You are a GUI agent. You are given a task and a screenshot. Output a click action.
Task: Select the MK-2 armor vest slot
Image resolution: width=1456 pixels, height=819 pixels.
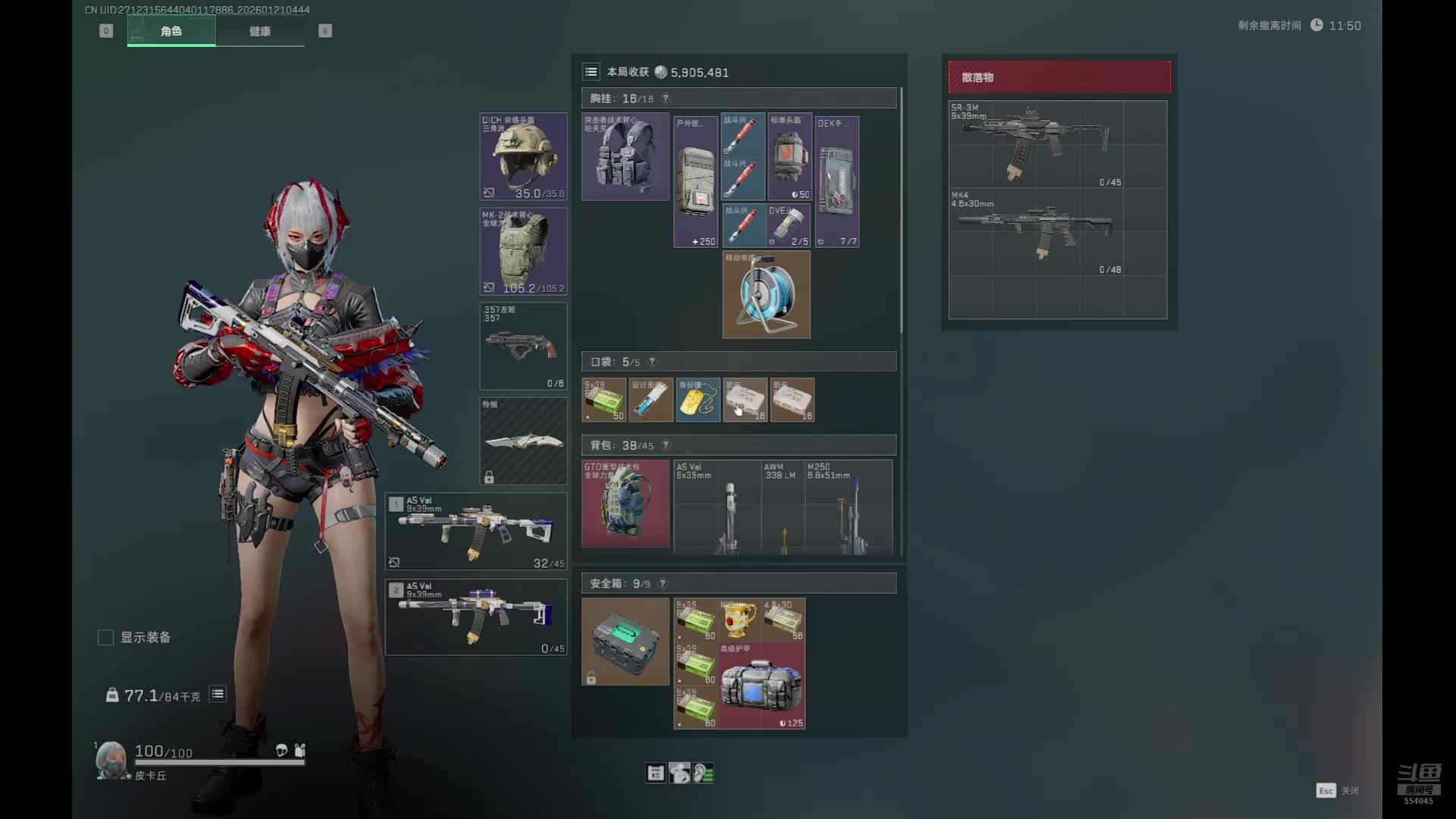(x=523, y=252)
